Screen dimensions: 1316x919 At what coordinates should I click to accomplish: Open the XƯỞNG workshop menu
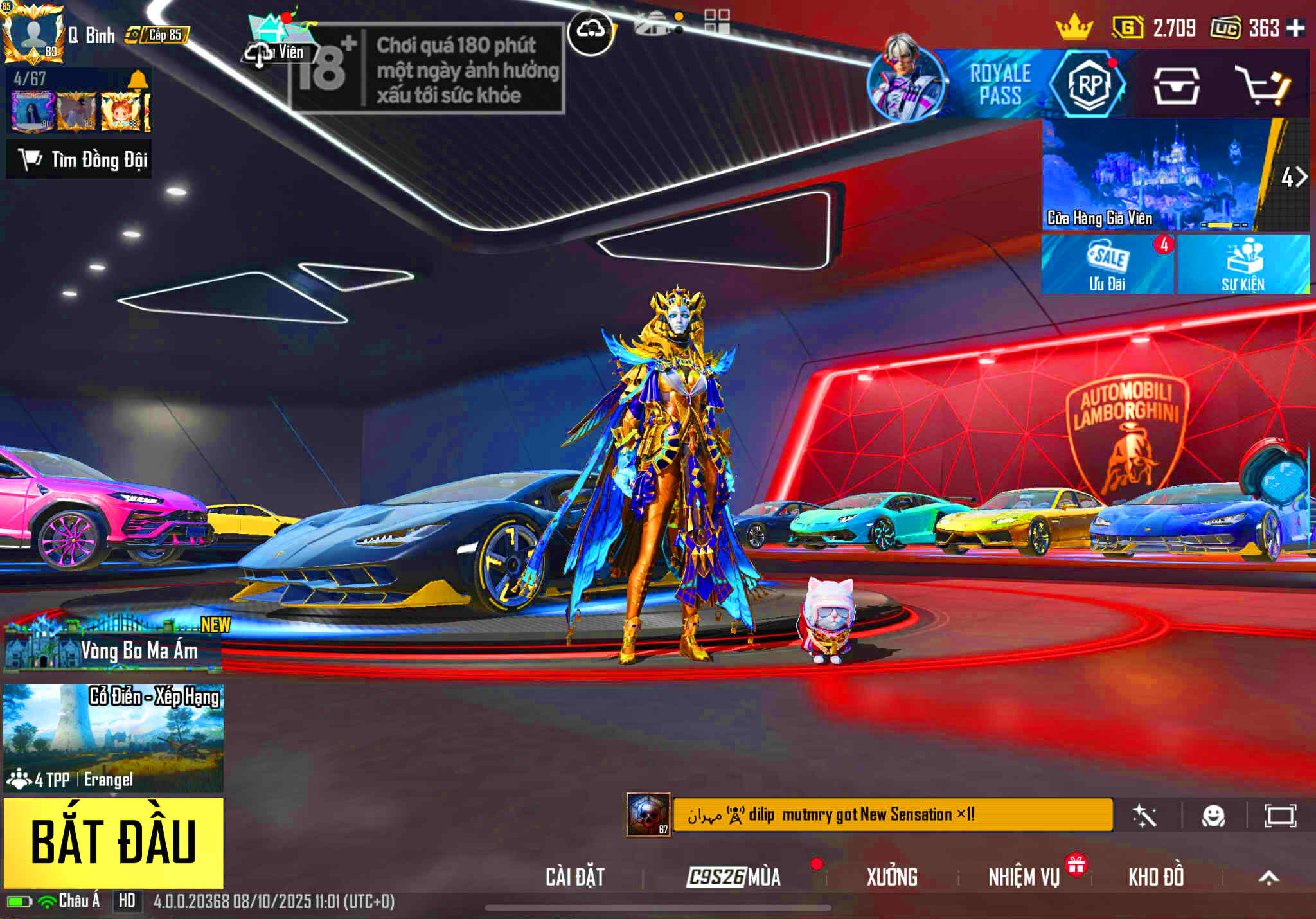(892, 877)
